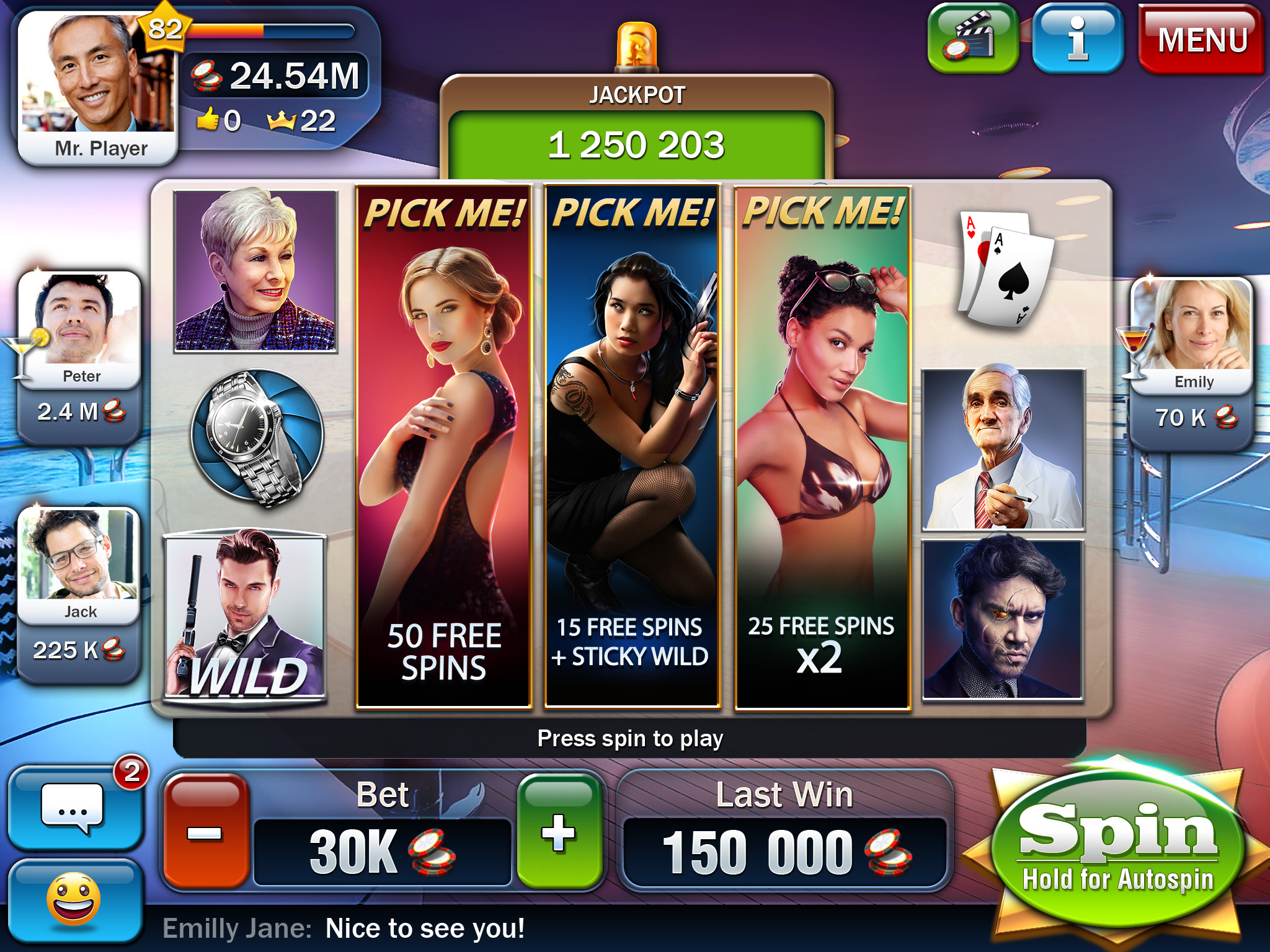Click the Emilly Jane chat message
The image size is (1270, 952).
coord(344,928)
